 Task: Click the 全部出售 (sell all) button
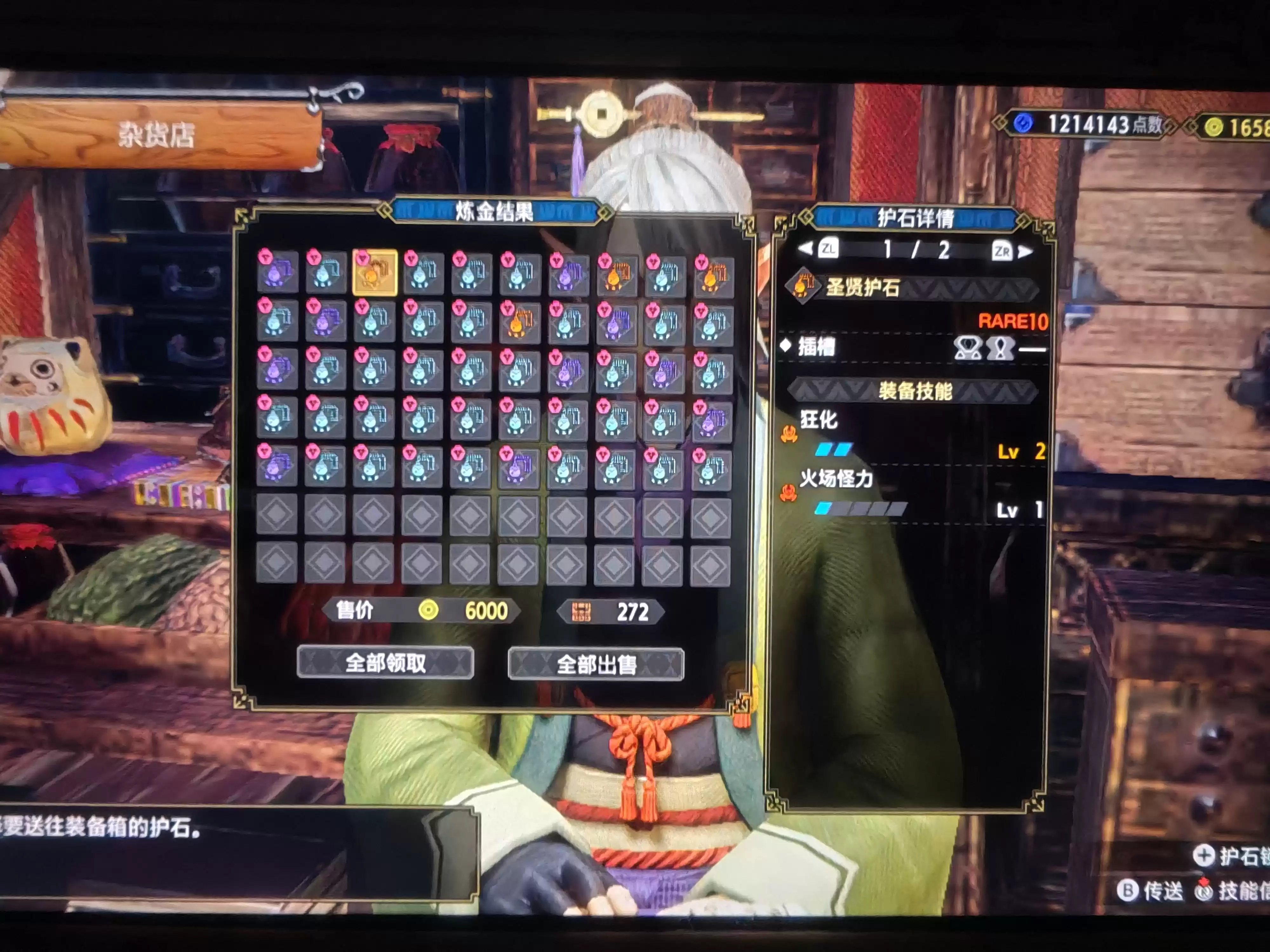pos(596,665)
